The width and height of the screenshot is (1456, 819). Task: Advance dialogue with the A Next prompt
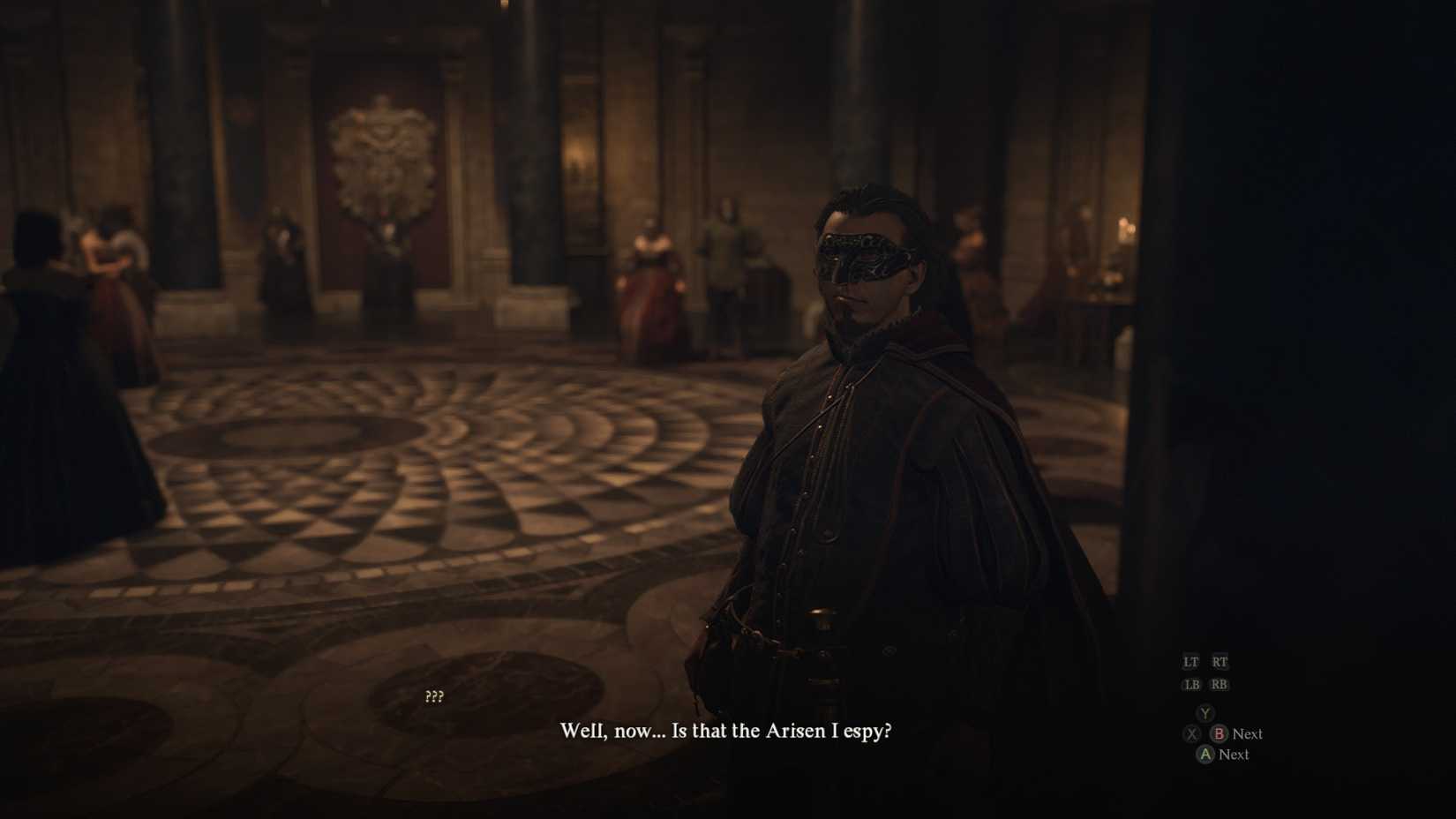point(1234,755)
